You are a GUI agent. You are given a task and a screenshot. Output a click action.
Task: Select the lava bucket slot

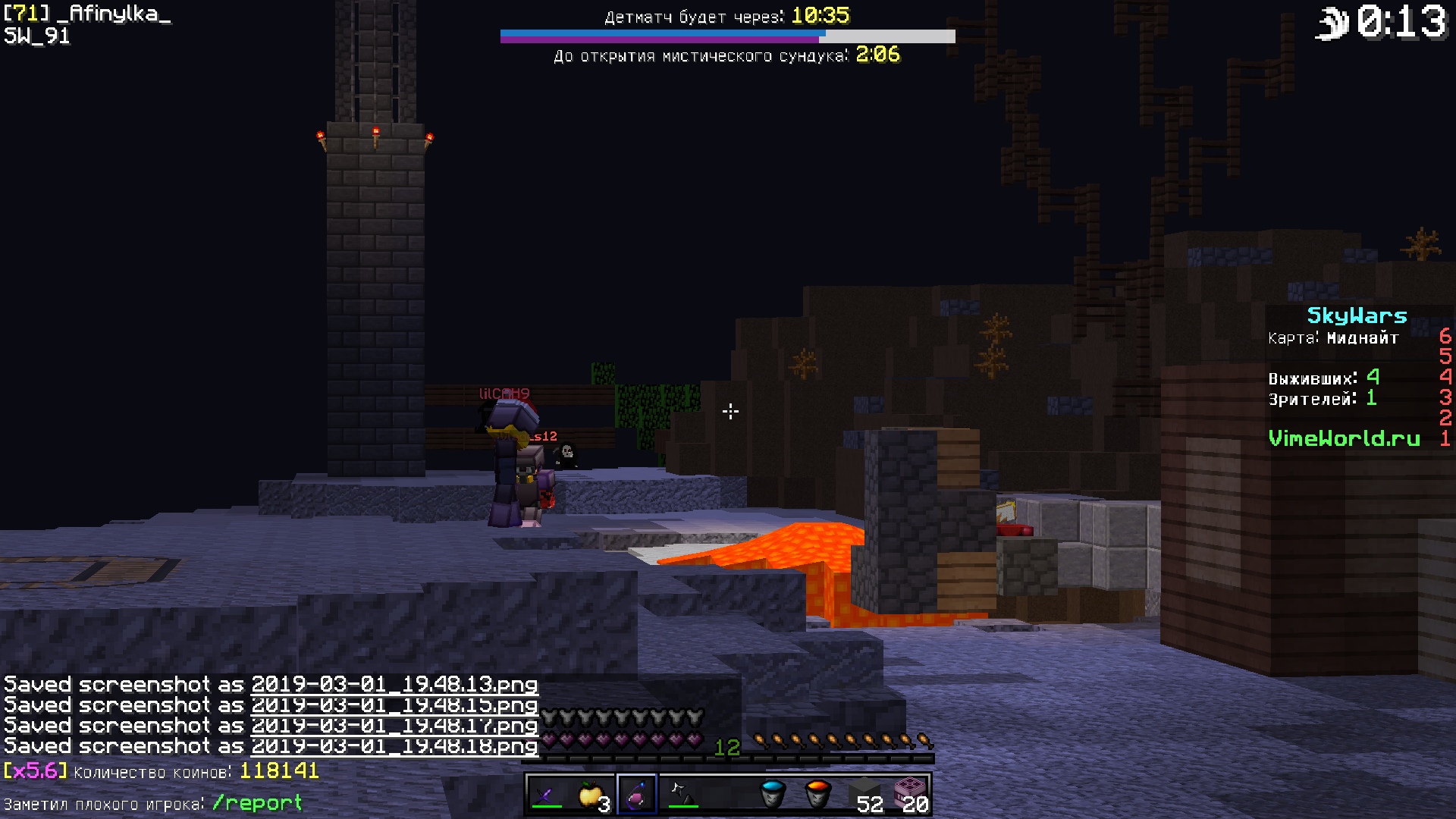pos(818,795)
